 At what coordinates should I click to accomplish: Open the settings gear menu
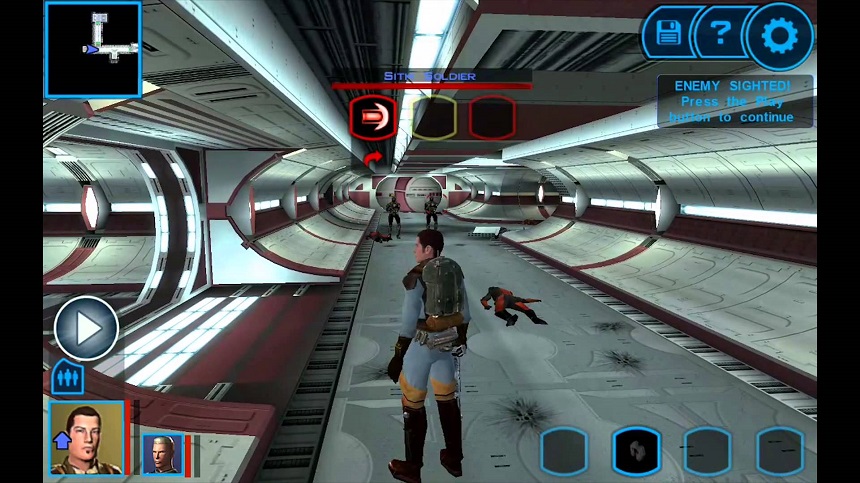pos(779,37)
